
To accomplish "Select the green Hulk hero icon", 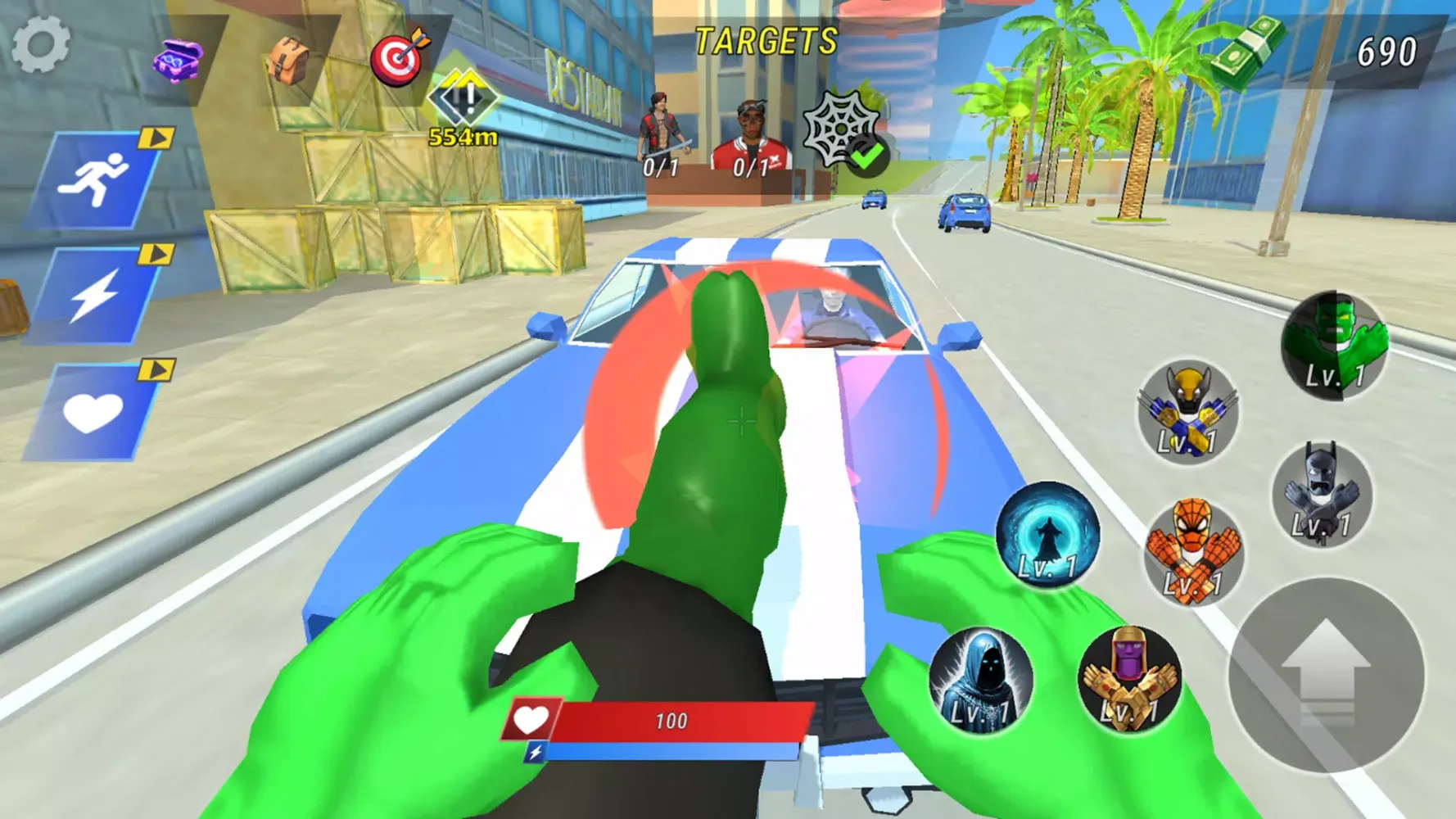I will [1335, 346].
